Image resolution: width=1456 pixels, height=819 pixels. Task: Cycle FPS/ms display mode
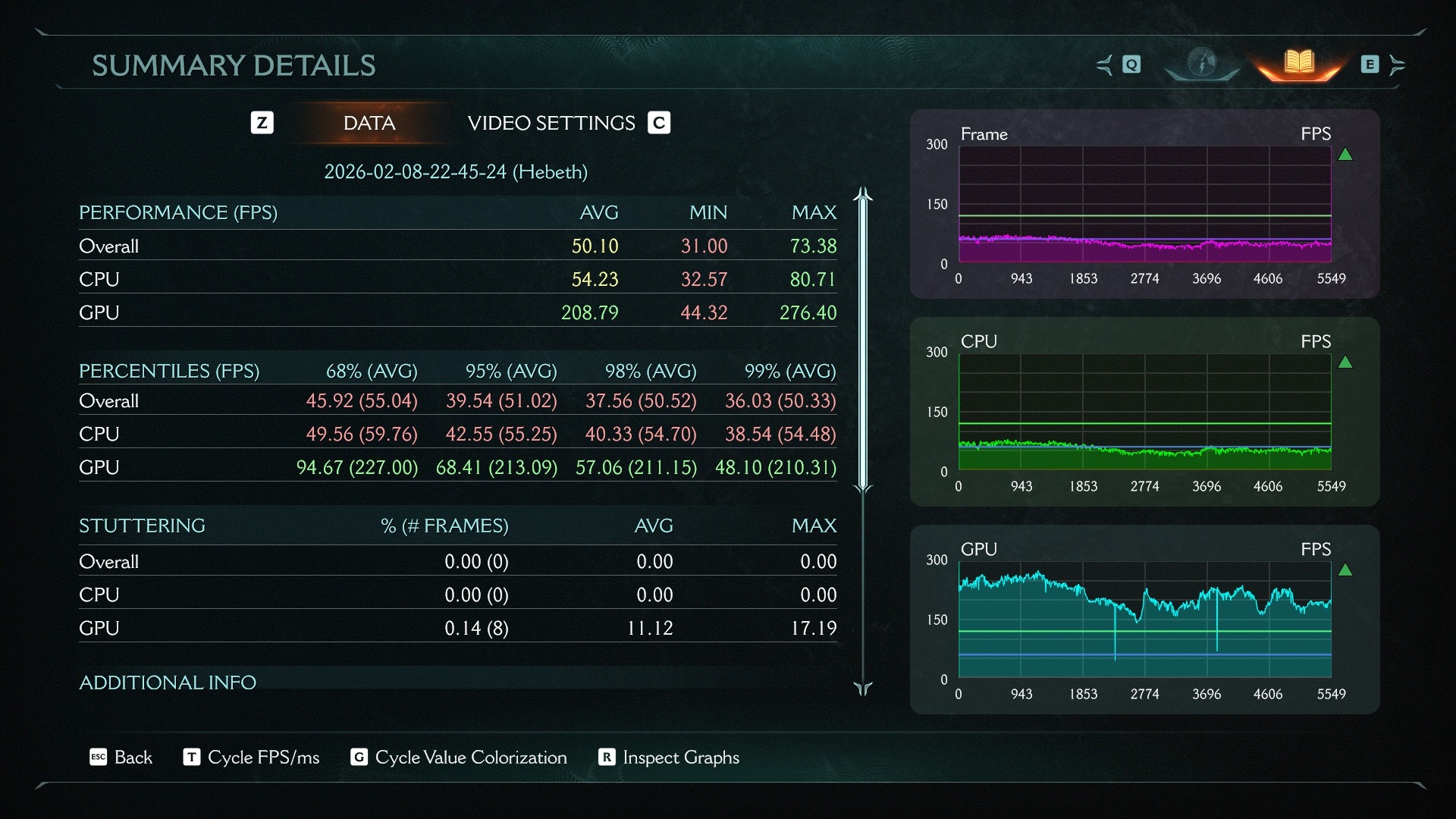click(x=252, y=757)
